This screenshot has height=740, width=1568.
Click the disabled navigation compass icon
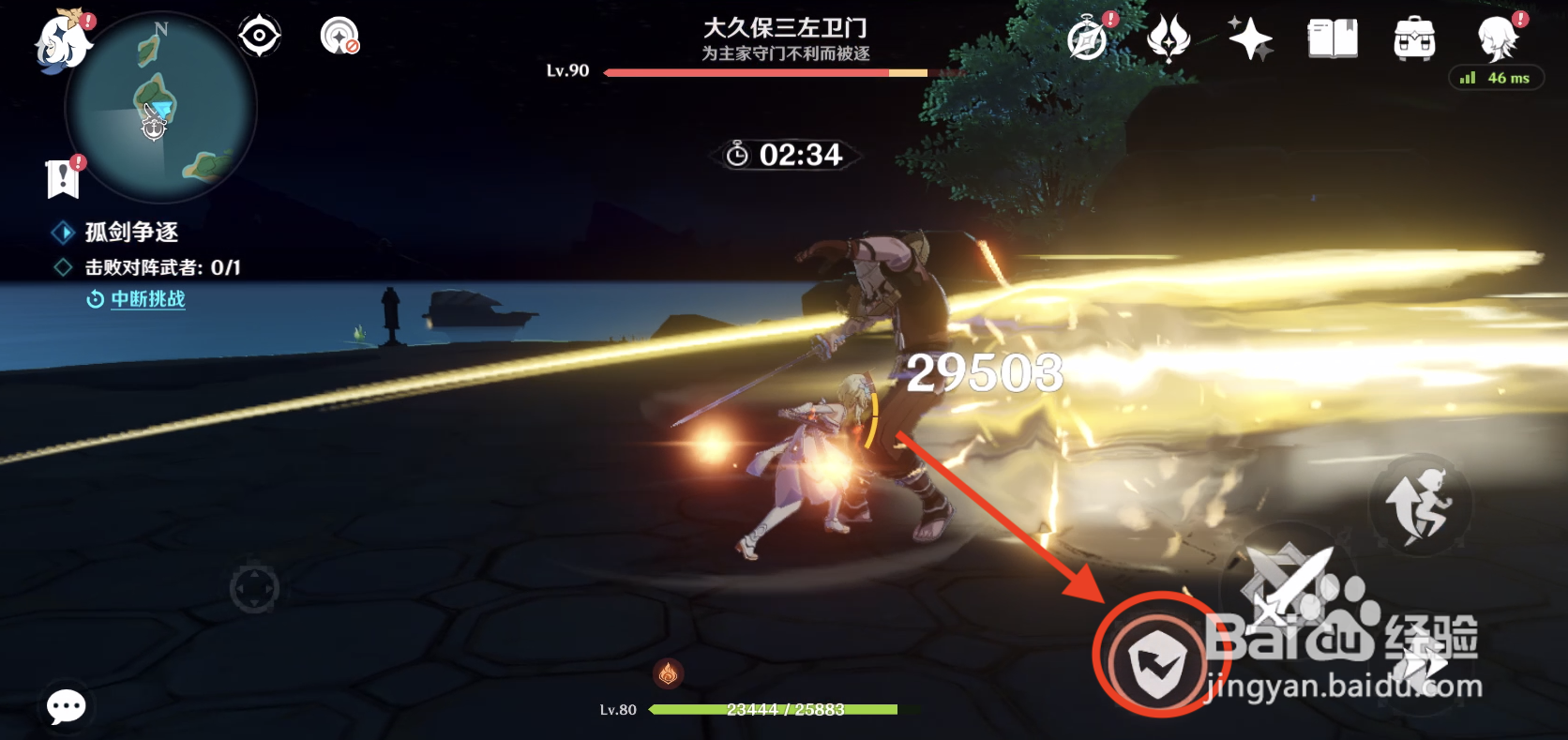[x=339, y=35]
